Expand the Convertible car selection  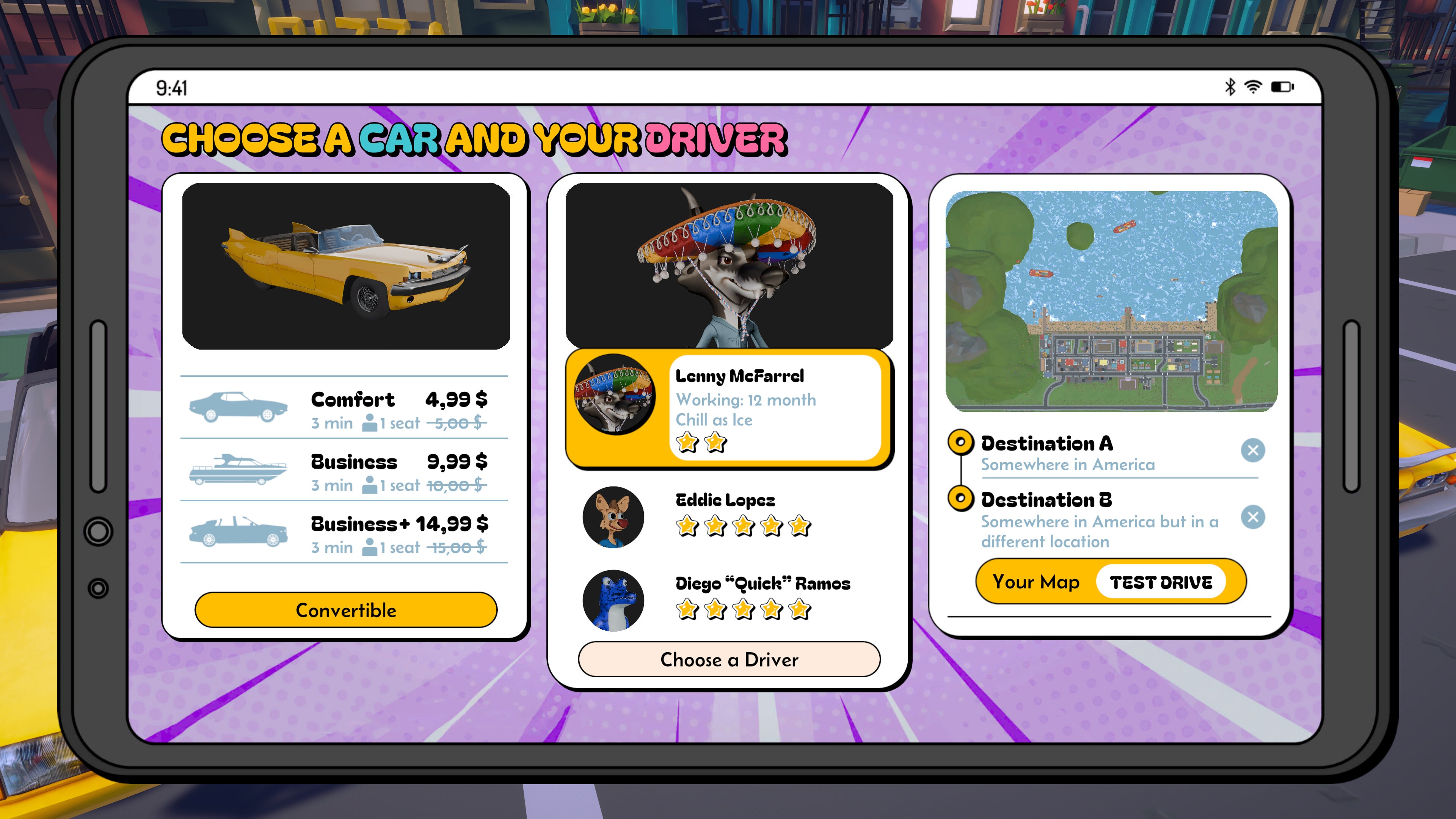pyautogui.click(x=346, y=610)
